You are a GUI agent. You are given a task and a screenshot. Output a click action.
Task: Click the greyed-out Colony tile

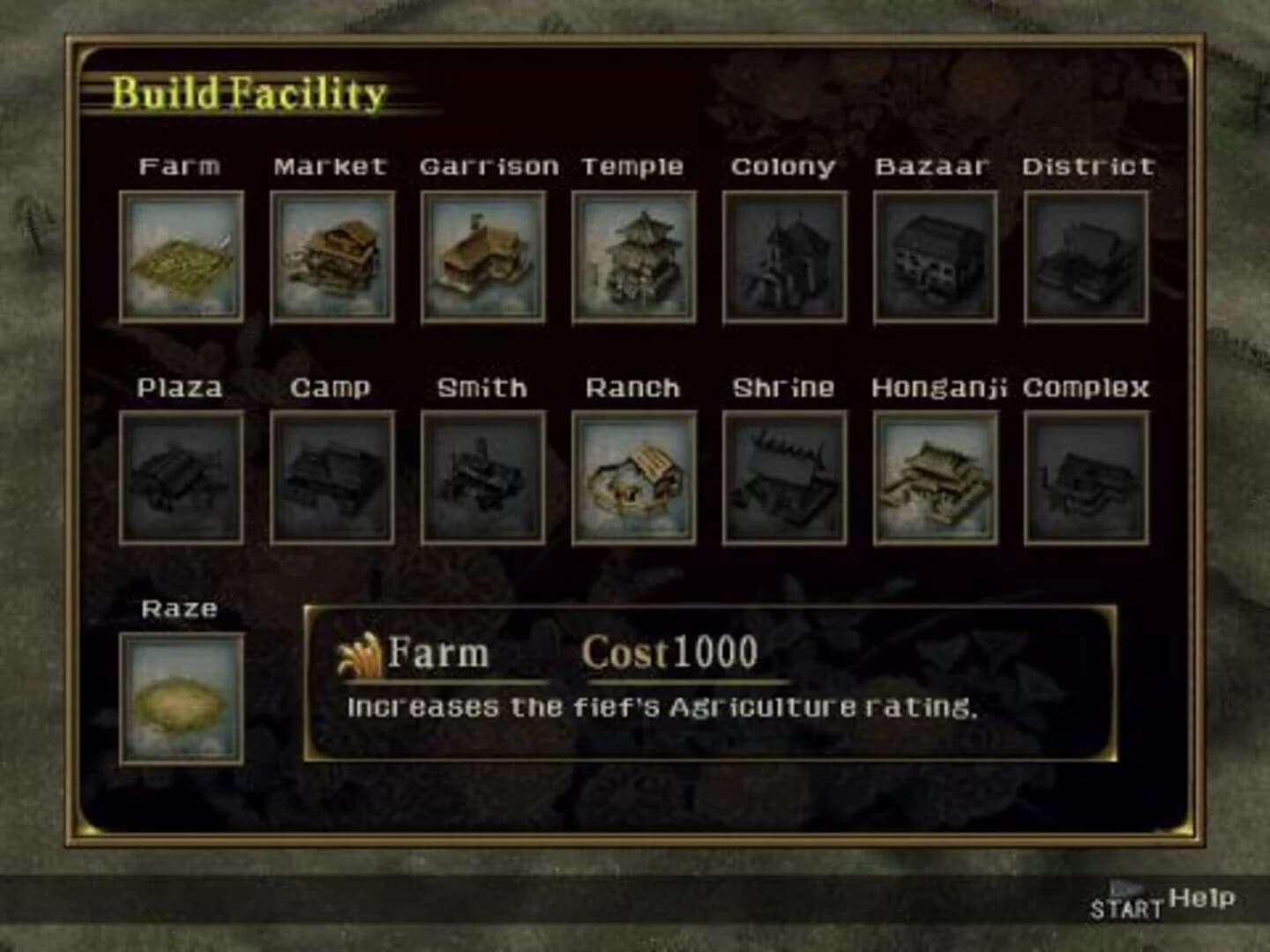tap(784, 257)
